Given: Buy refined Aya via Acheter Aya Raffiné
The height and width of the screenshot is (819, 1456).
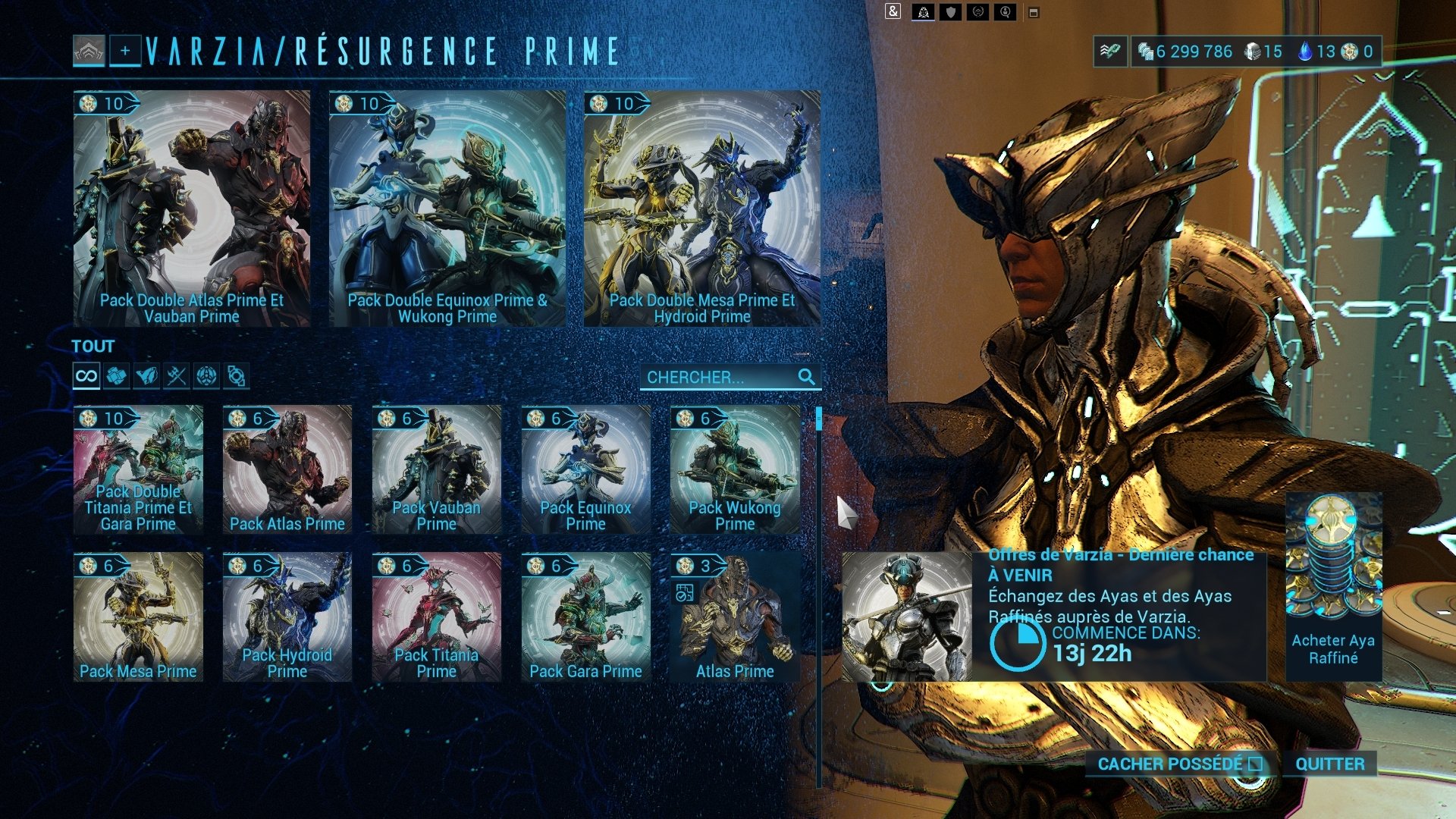Looking at the screenshot, I should coord(1333,586).
